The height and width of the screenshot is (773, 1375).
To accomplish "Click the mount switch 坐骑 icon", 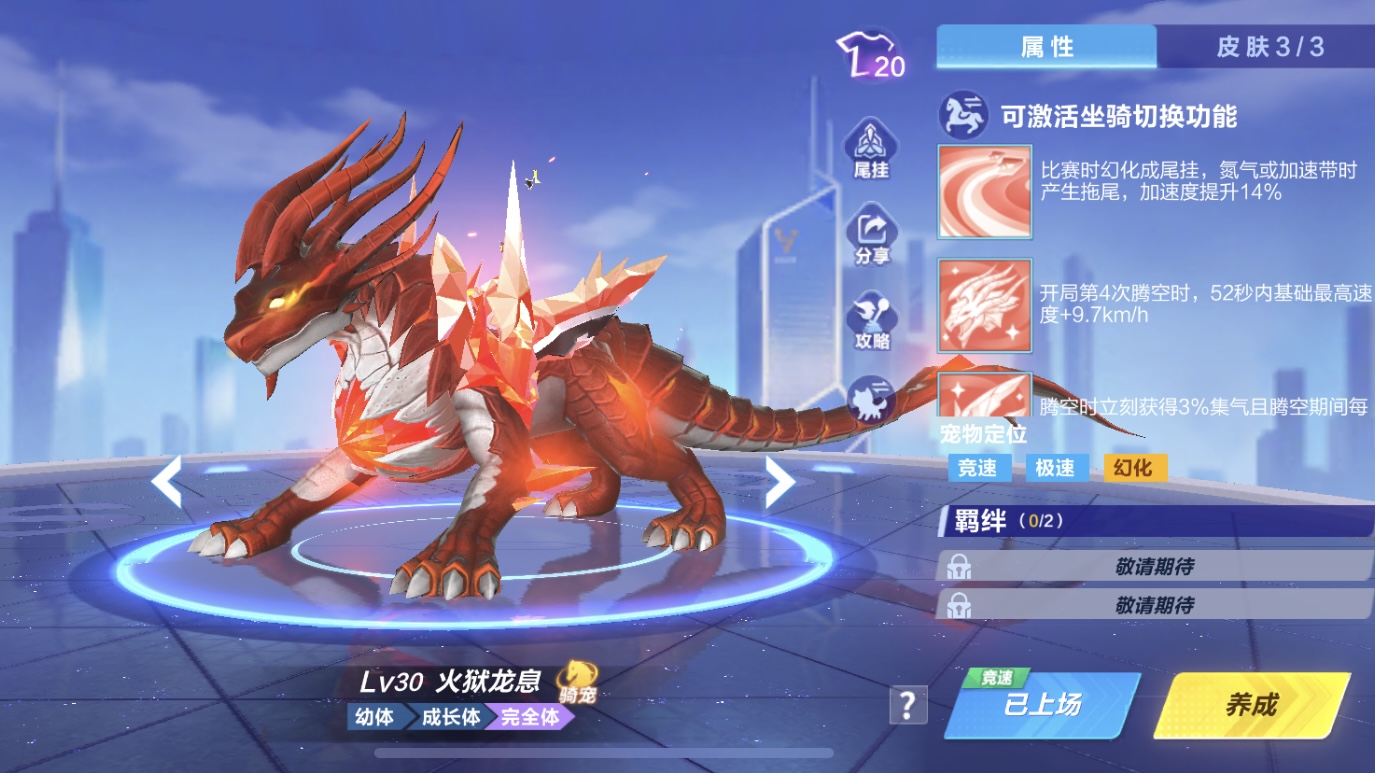I will tap(963, 116).
